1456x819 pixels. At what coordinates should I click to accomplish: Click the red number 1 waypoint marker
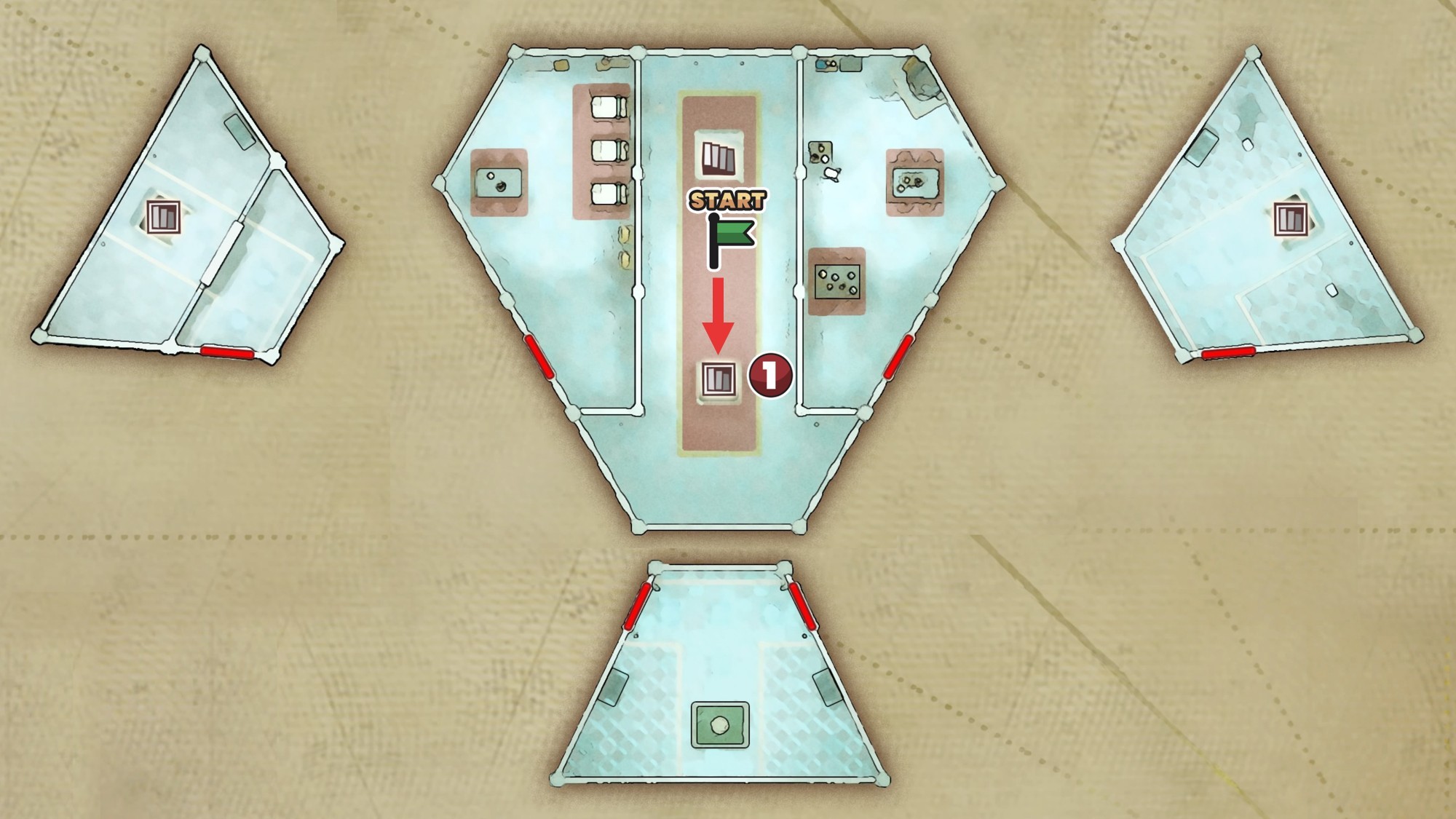click(770, 376)
